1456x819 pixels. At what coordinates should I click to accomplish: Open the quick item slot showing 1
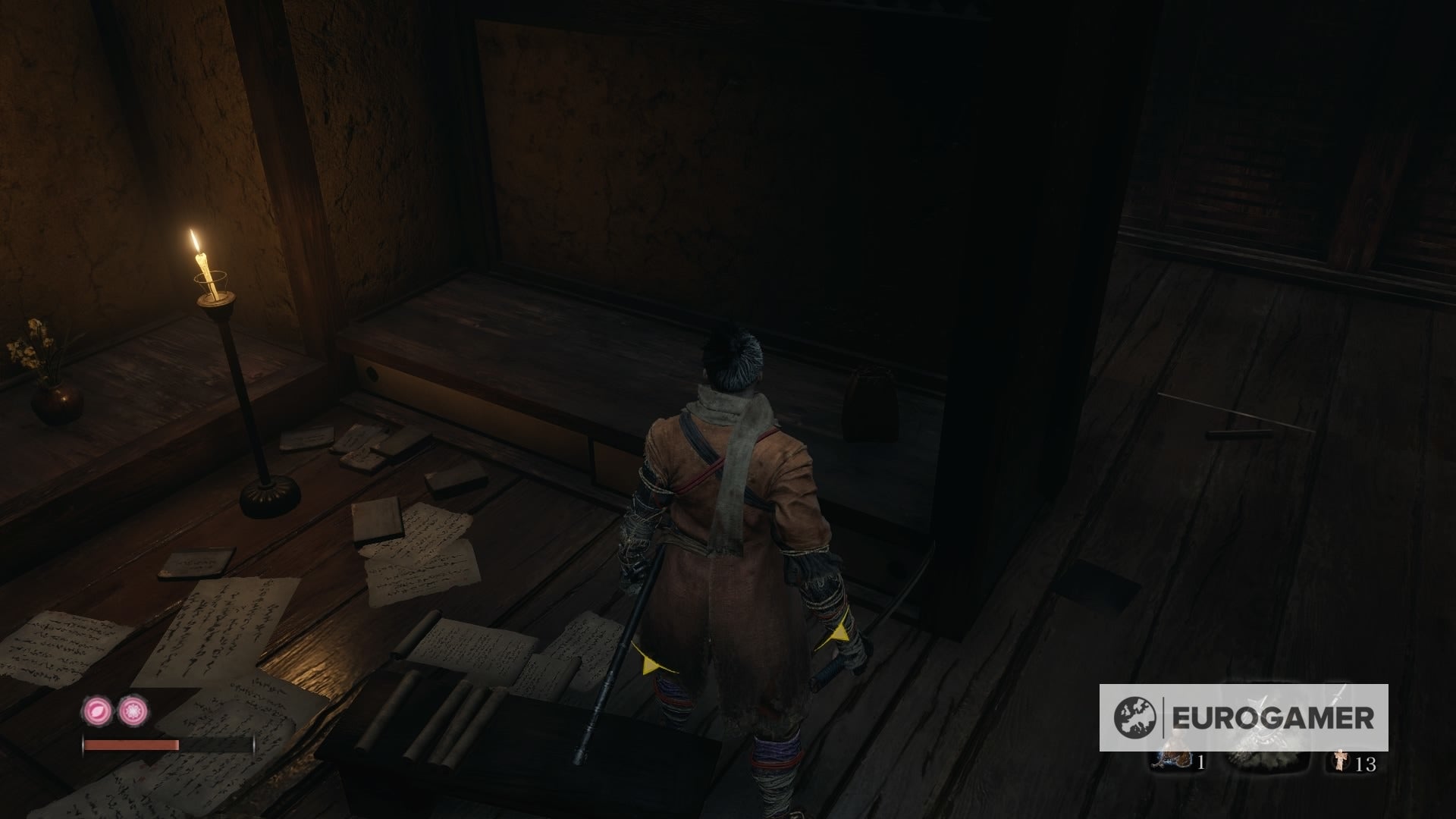pyautogui.click(x=1177, y=761)
